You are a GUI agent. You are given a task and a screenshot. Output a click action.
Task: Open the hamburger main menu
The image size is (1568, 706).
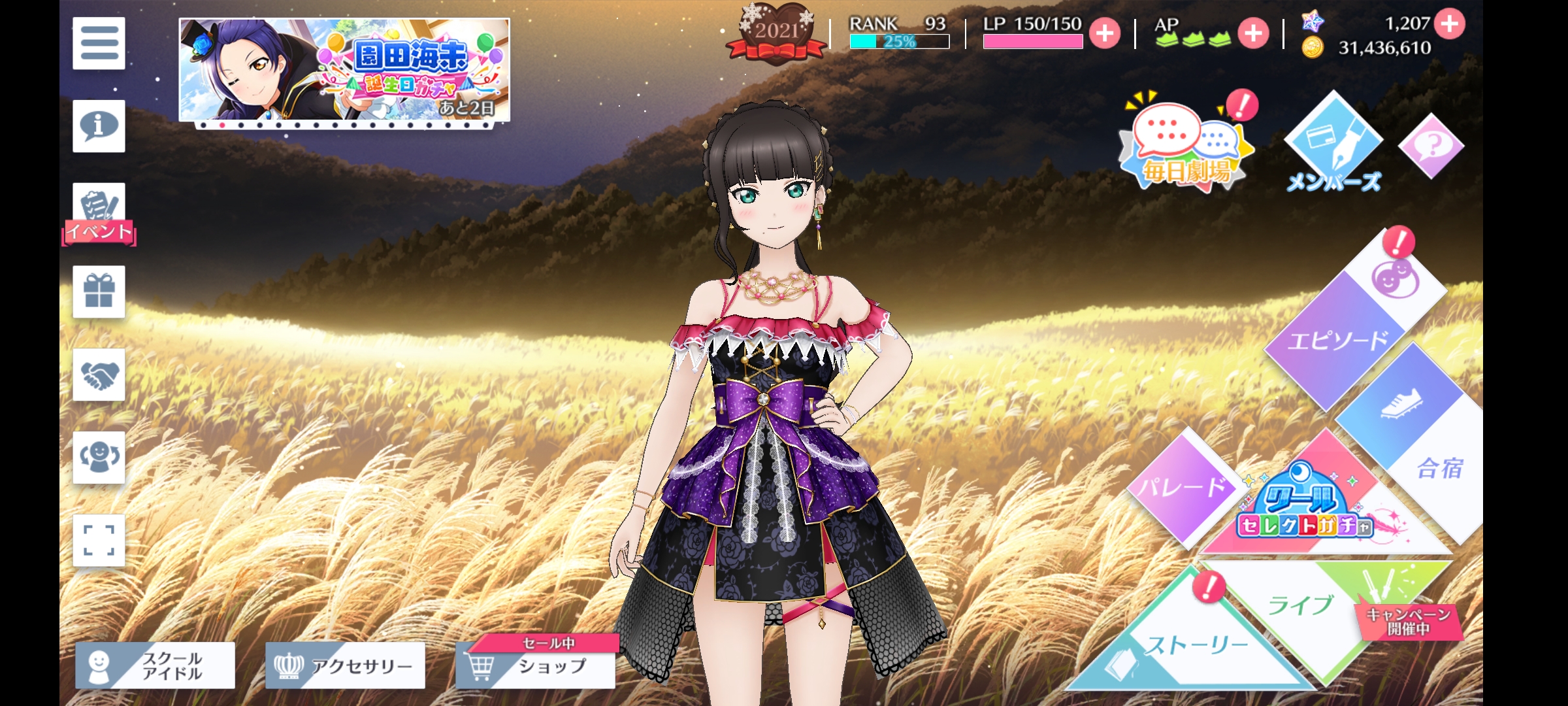point(99,43)
